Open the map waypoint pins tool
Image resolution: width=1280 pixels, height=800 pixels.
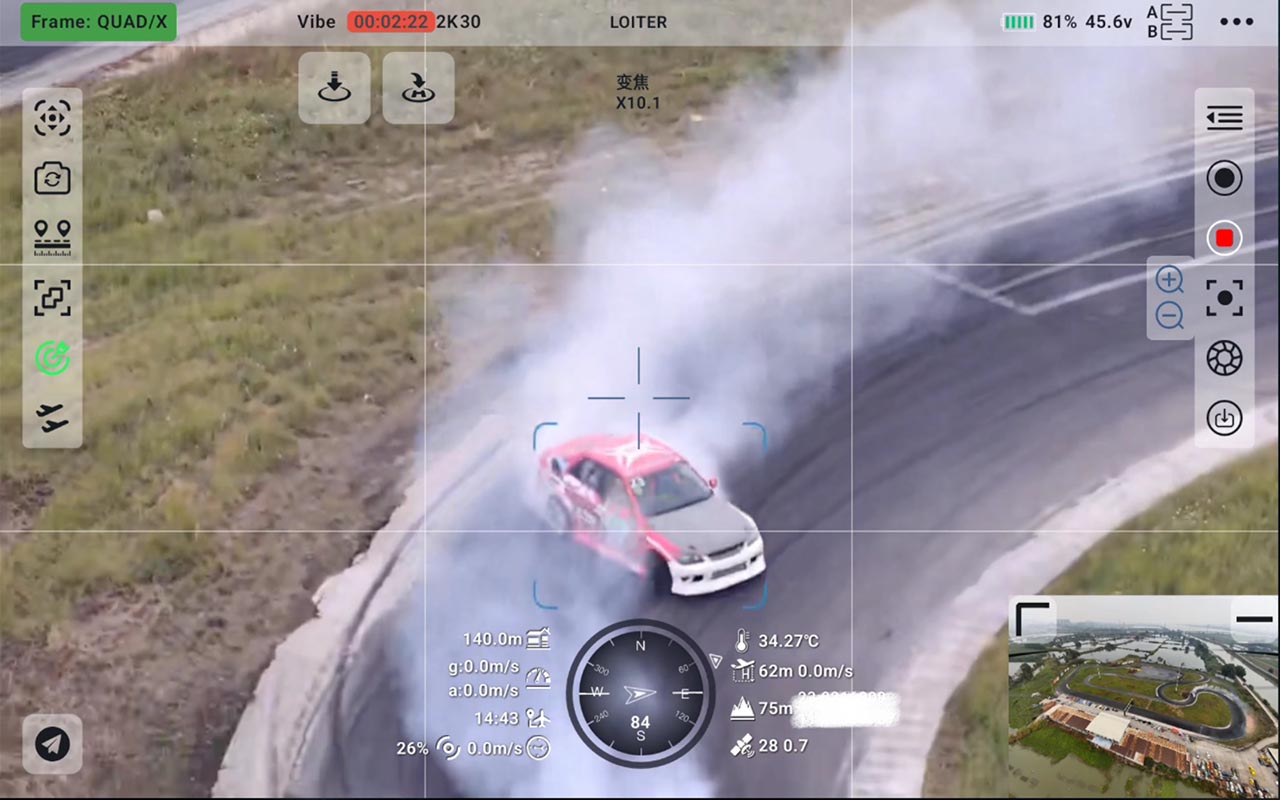pos(52,237)
